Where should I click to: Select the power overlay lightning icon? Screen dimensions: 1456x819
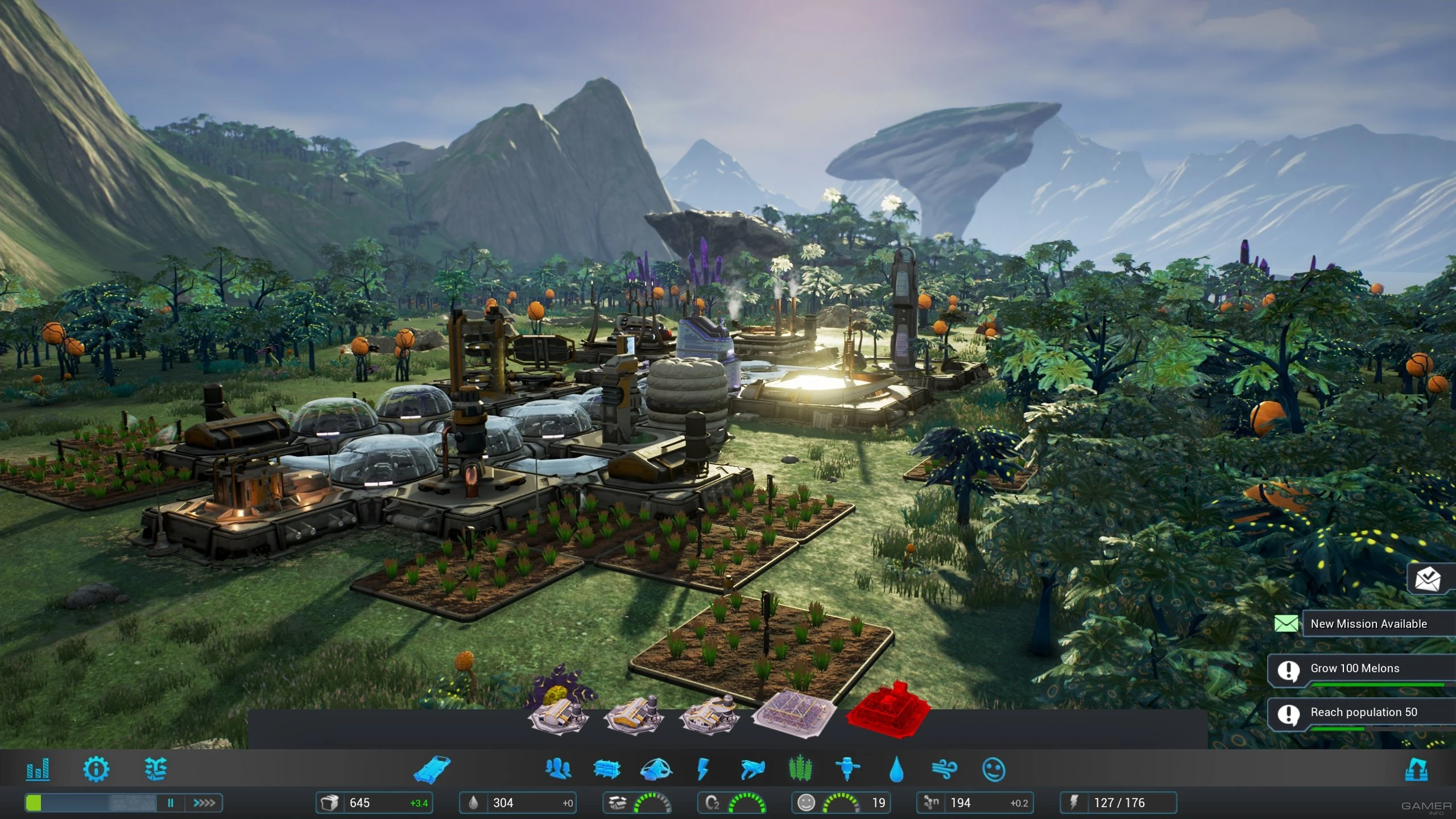coord(704,770)
